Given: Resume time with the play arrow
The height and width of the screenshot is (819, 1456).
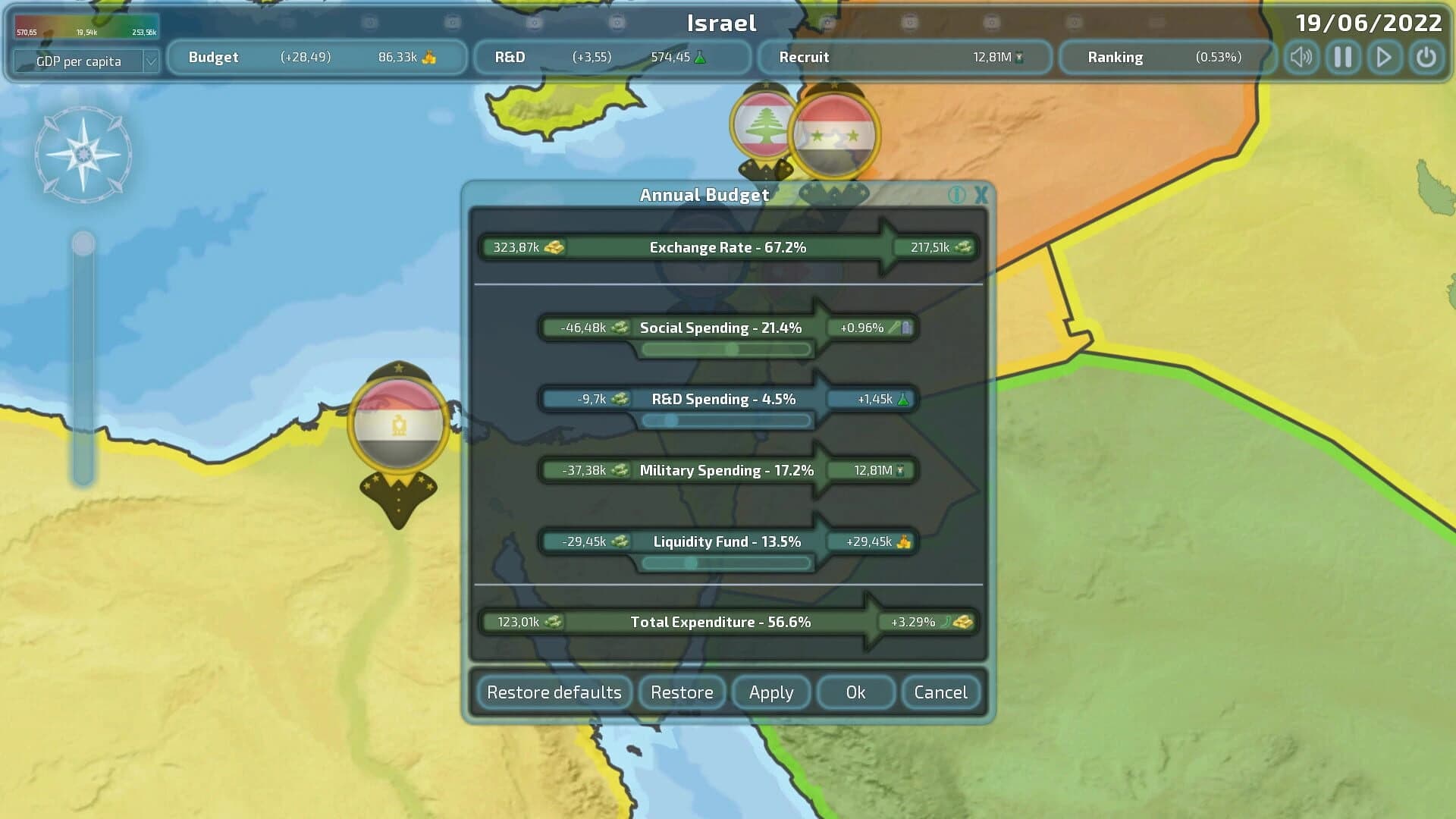Looking at the screenshot, I should tap(1383, 57).
